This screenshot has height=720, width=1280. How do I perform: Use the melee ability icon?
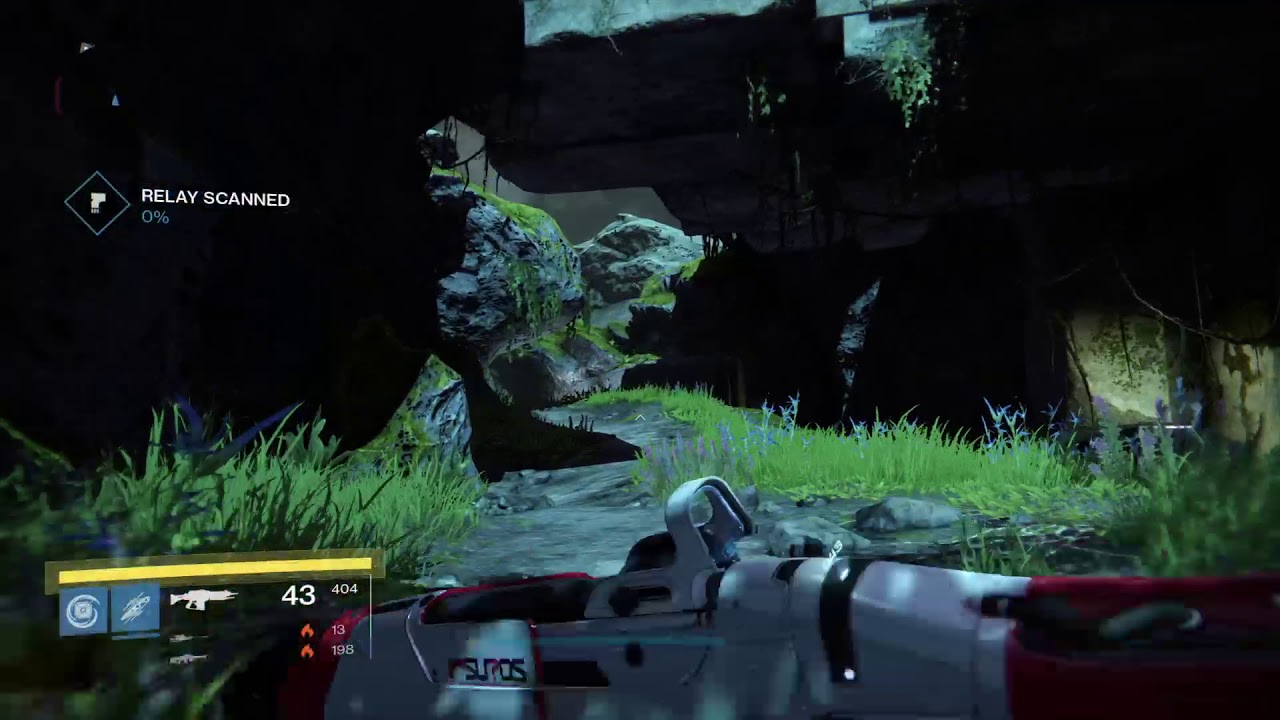(x=134, y=610)
